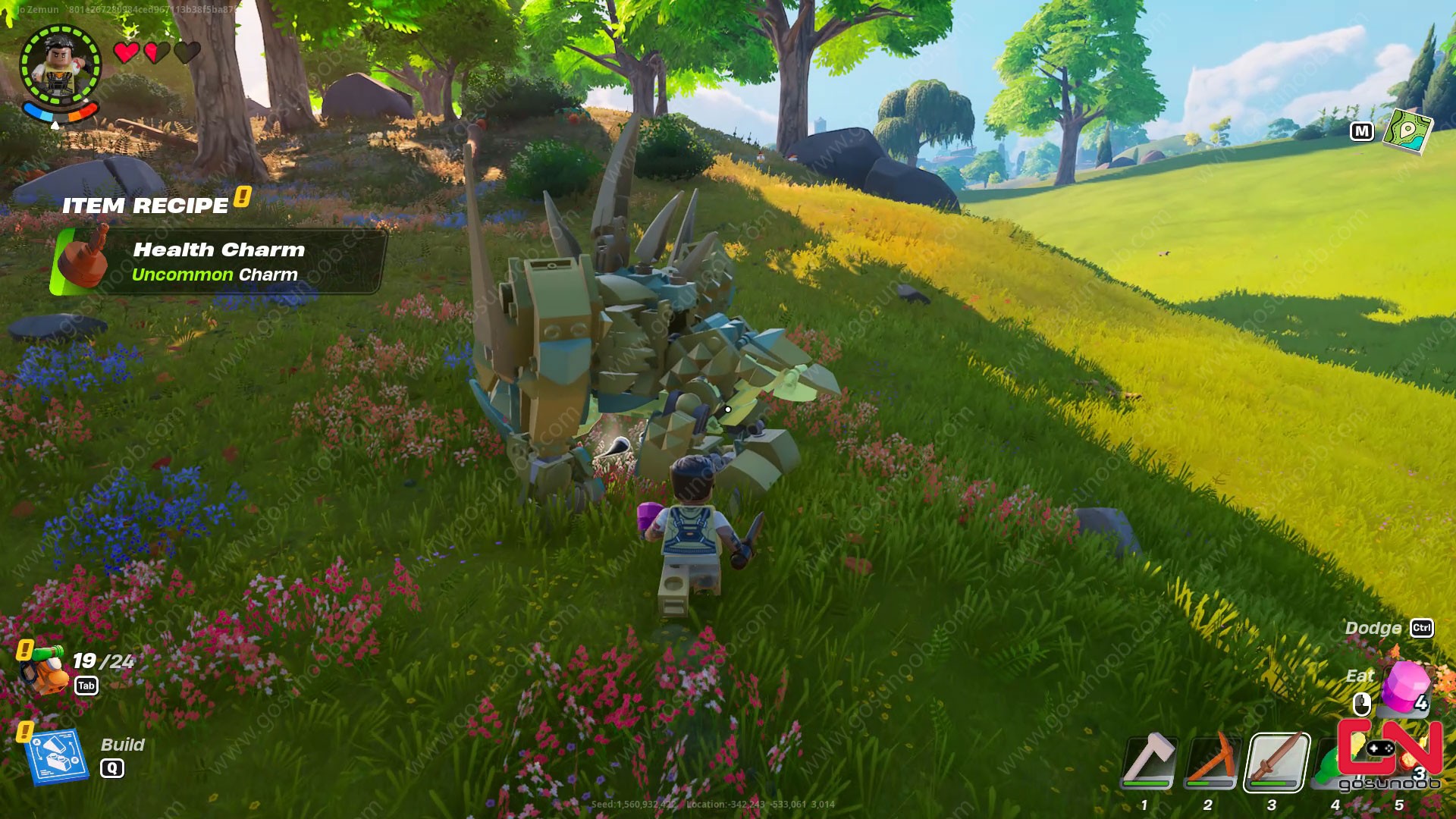Open the map icon
The height and width of the screenshot is (819, 1456).
pos(1407,130)
